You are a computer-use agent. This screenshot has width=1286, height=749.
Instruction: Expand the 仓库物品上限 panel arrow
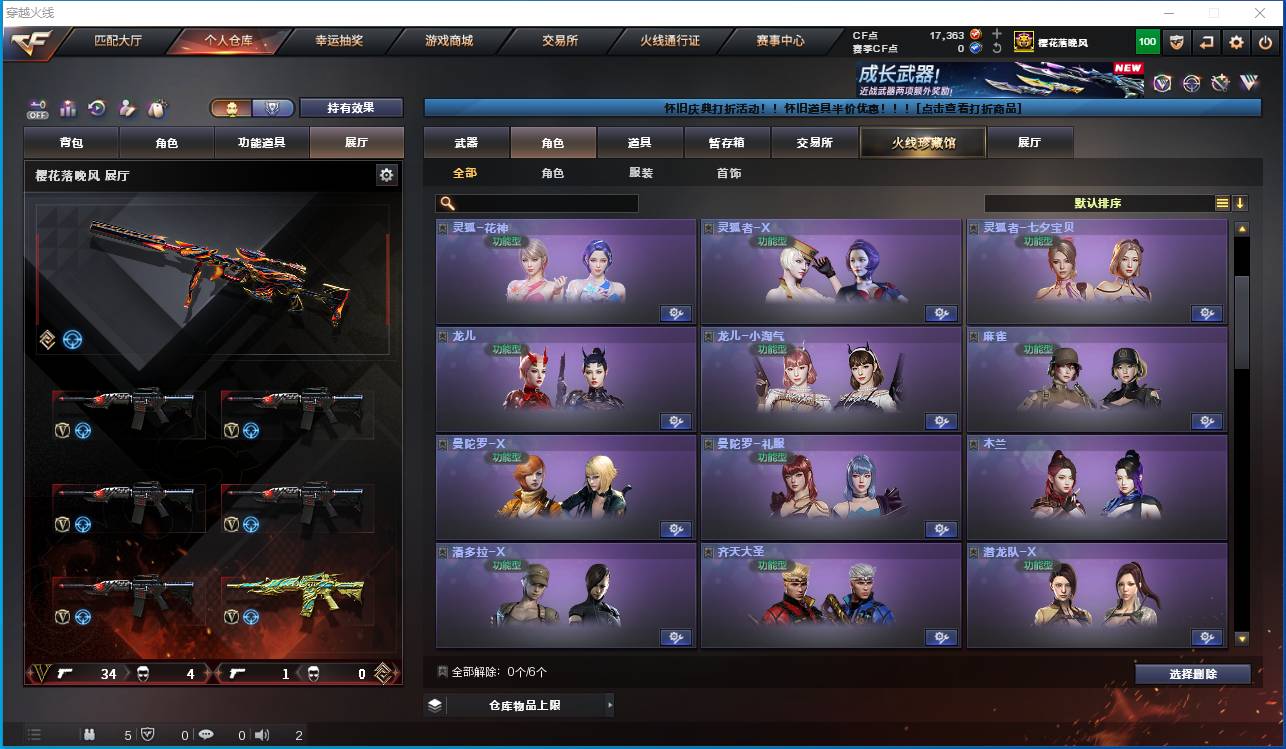click(610, 705)
